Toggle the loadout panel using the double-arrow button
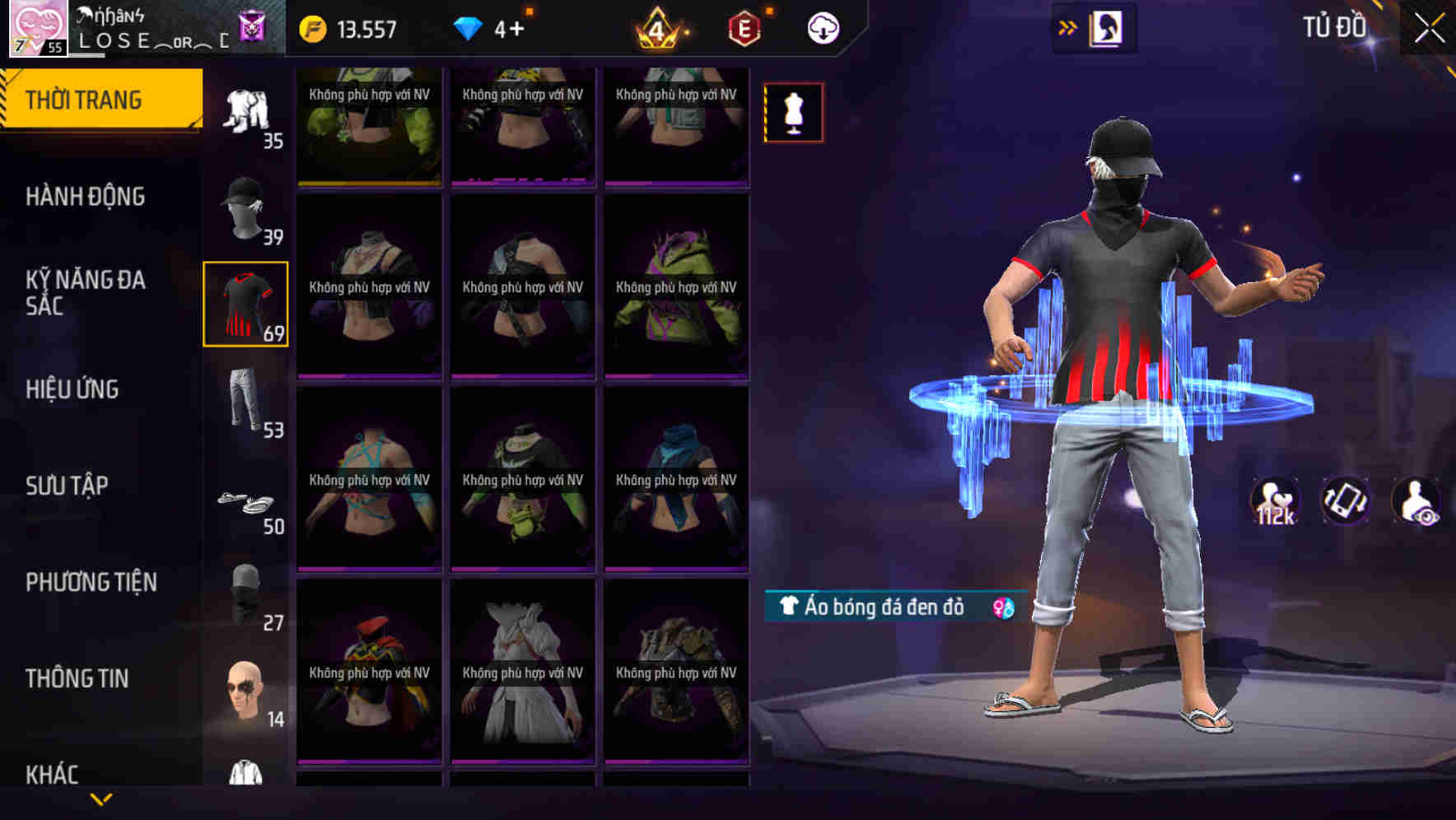1456x820 pixels. tap(1068, 26)
